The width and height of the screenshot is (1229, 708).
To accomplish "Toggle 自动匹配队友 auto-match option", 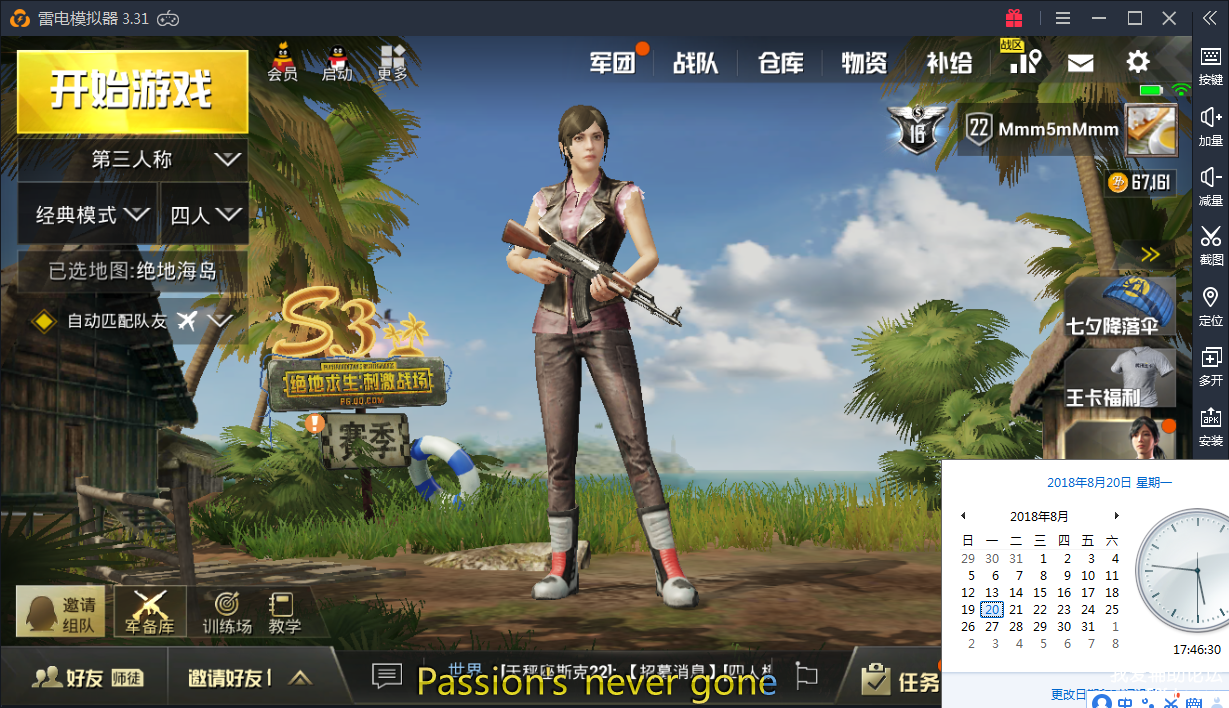I will pos(45,321).
